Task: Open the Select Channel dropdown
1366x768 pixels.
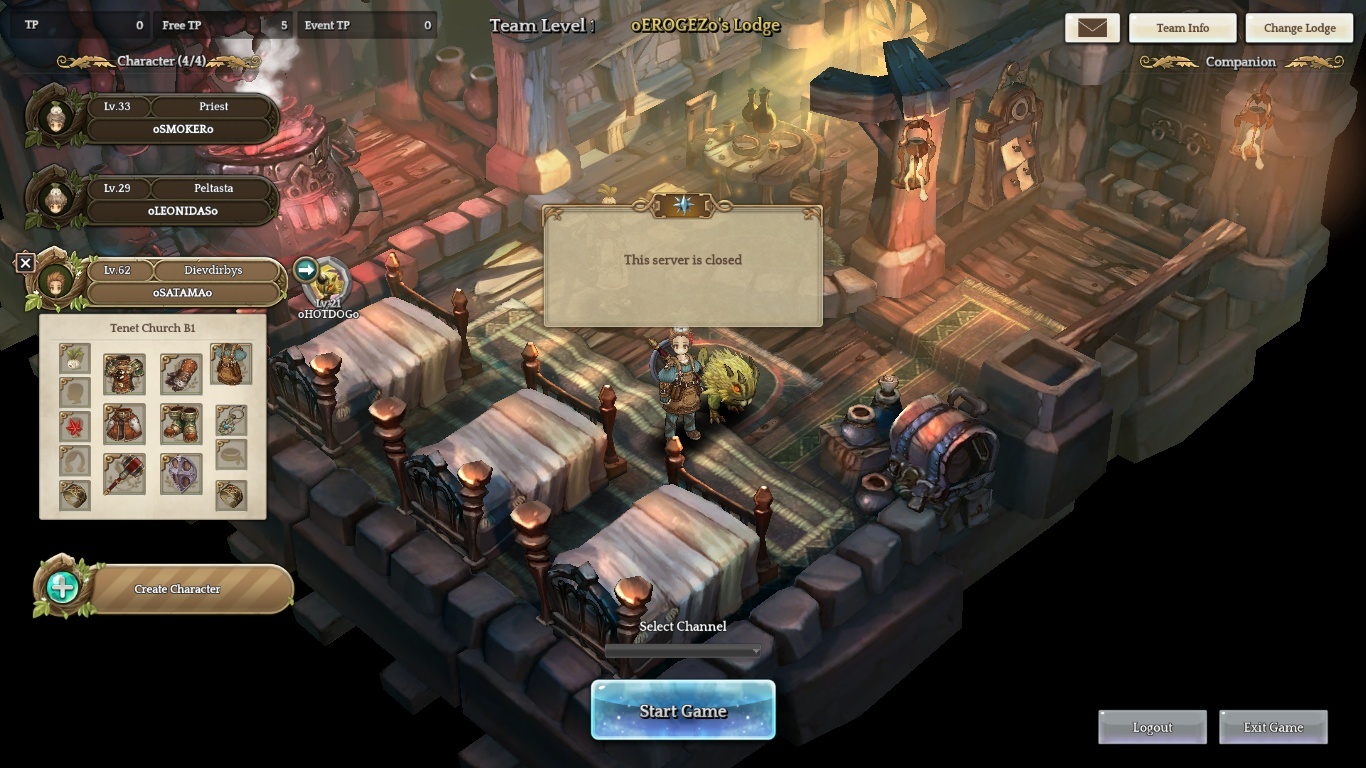Action: [x=683, y=651]
